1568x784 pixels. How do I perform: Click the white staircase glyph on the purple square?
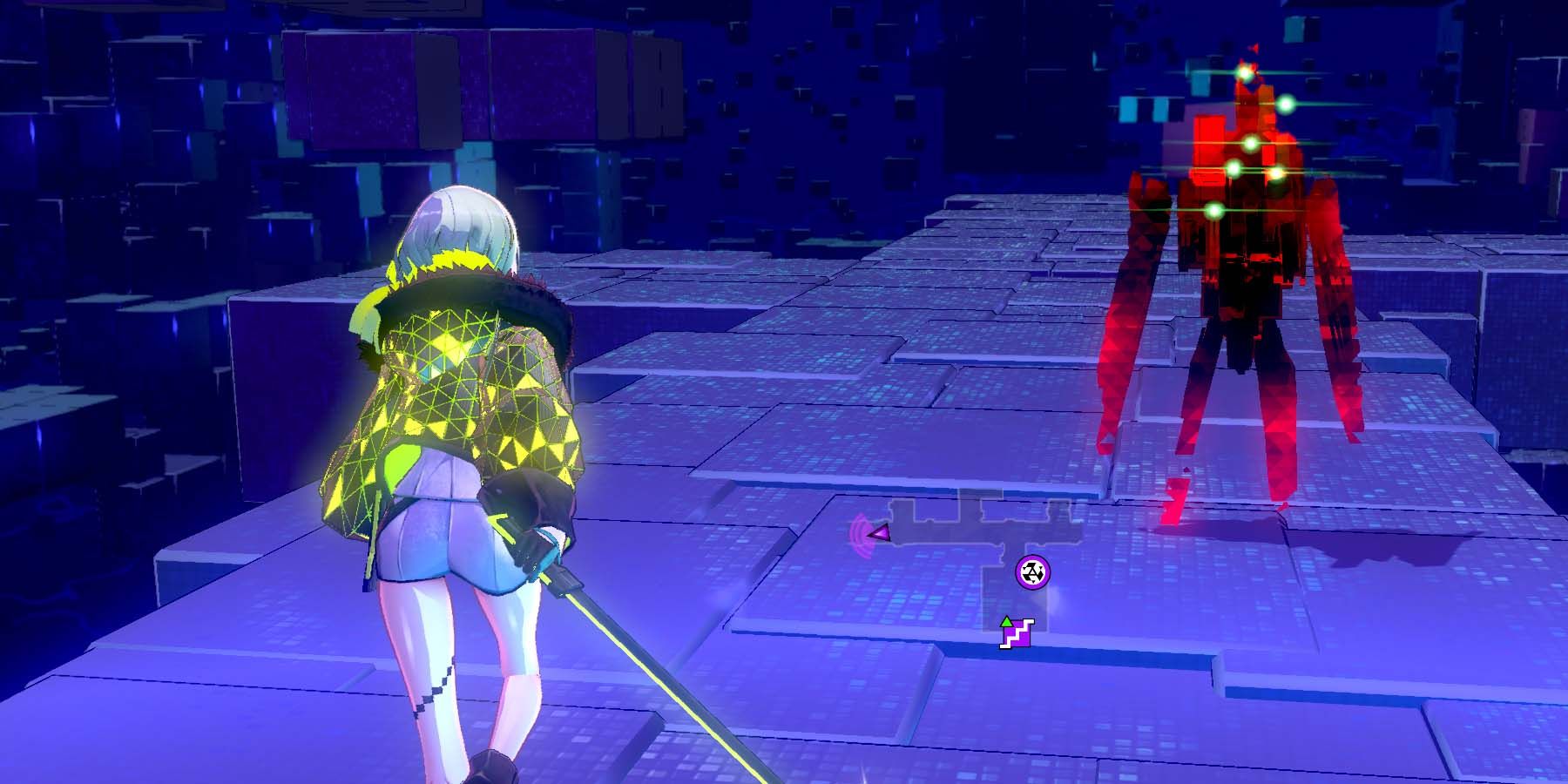[1018, 634]
